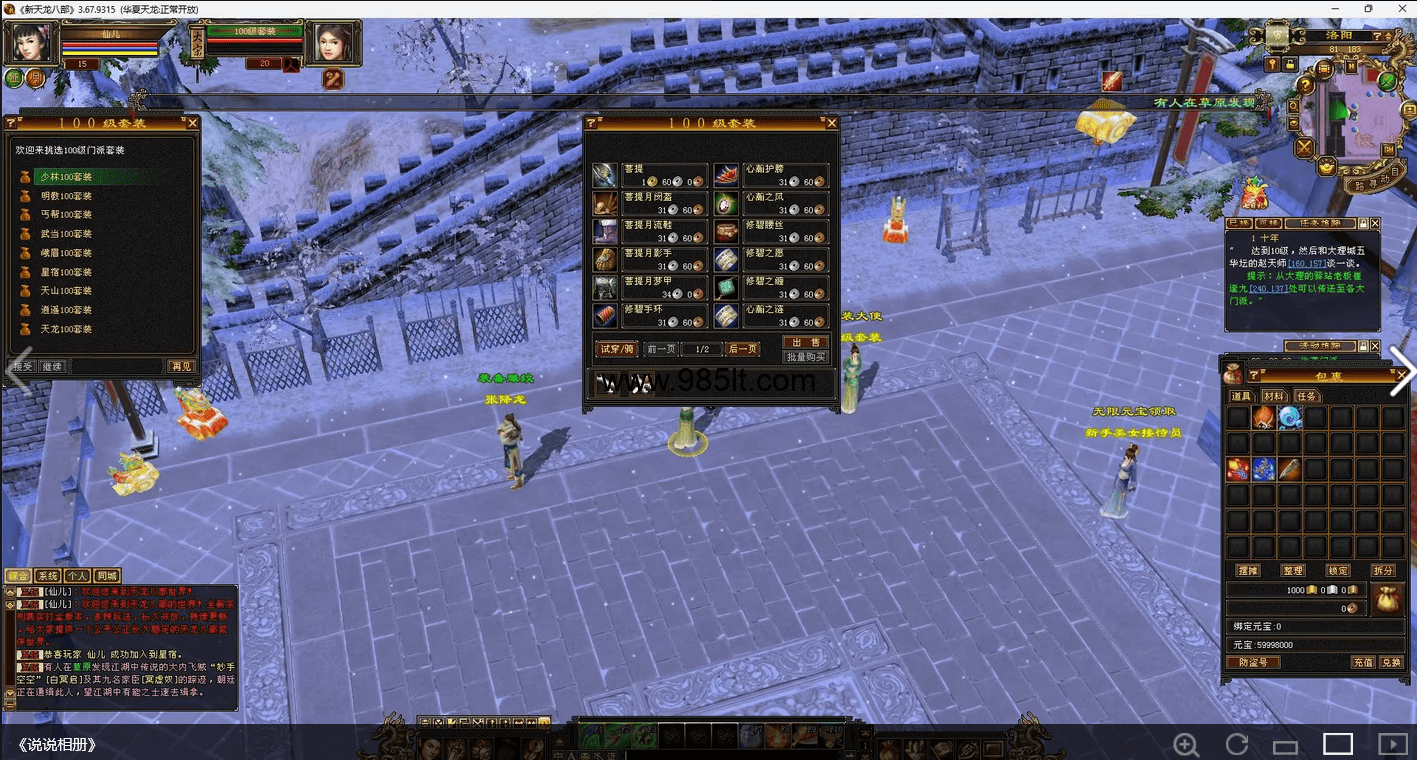Choose the 修碧腰丝 belt item
This screenshot has height=760, width=1417.
tap(771, 233)
